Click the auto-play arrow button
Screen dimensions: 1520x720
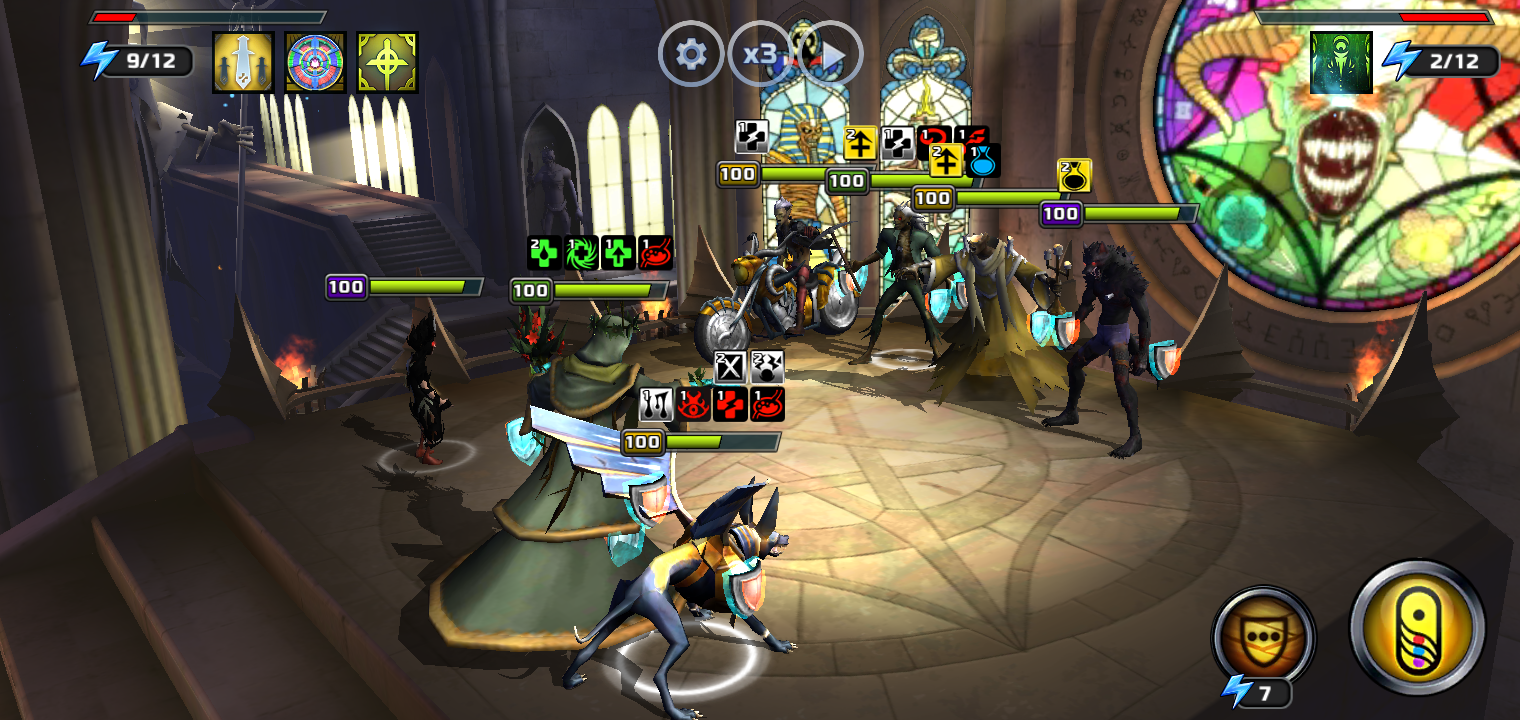[x=832, y=53]
